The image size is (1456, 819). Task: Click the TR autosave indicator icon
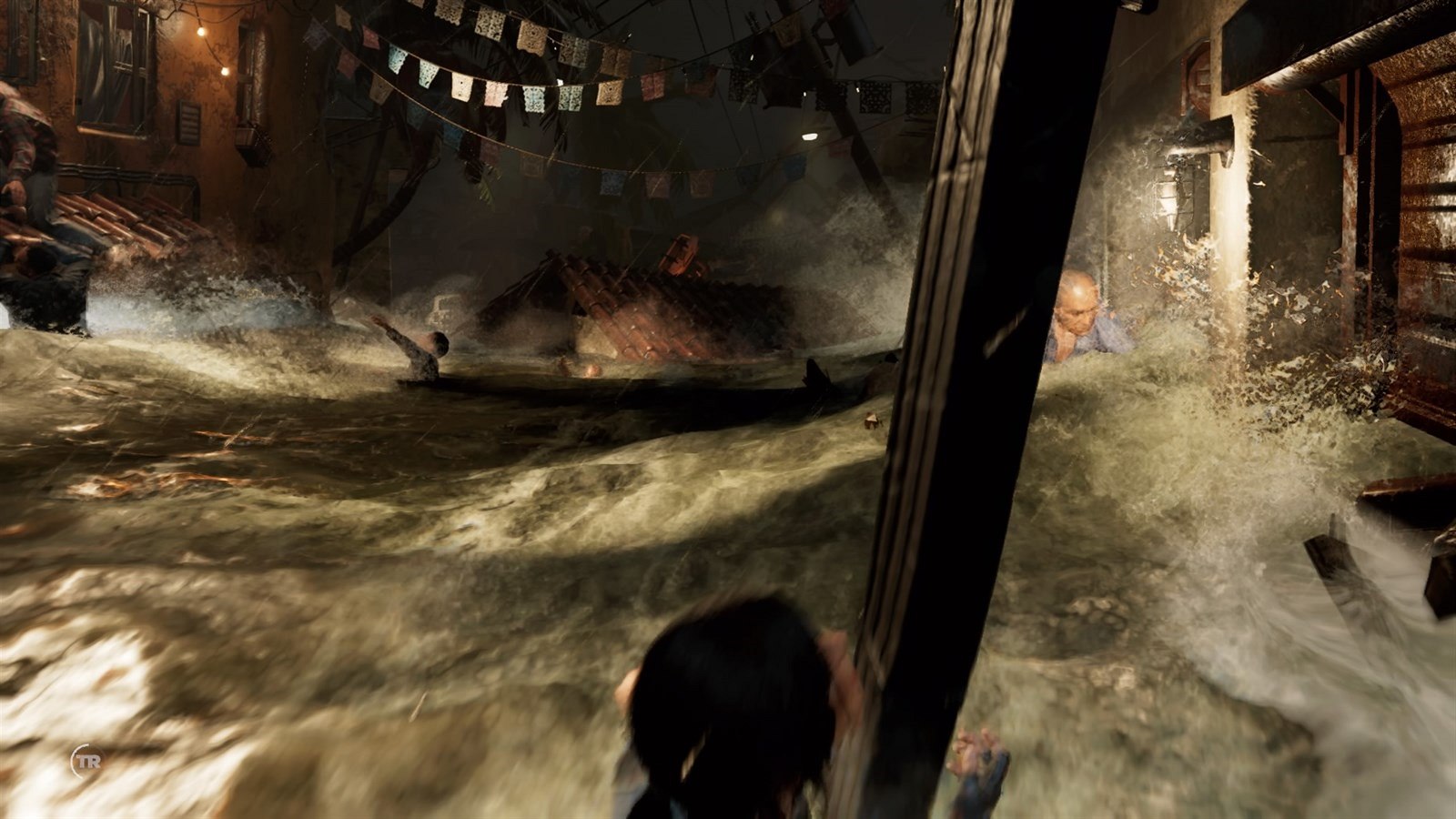click(x=87, y=760)
